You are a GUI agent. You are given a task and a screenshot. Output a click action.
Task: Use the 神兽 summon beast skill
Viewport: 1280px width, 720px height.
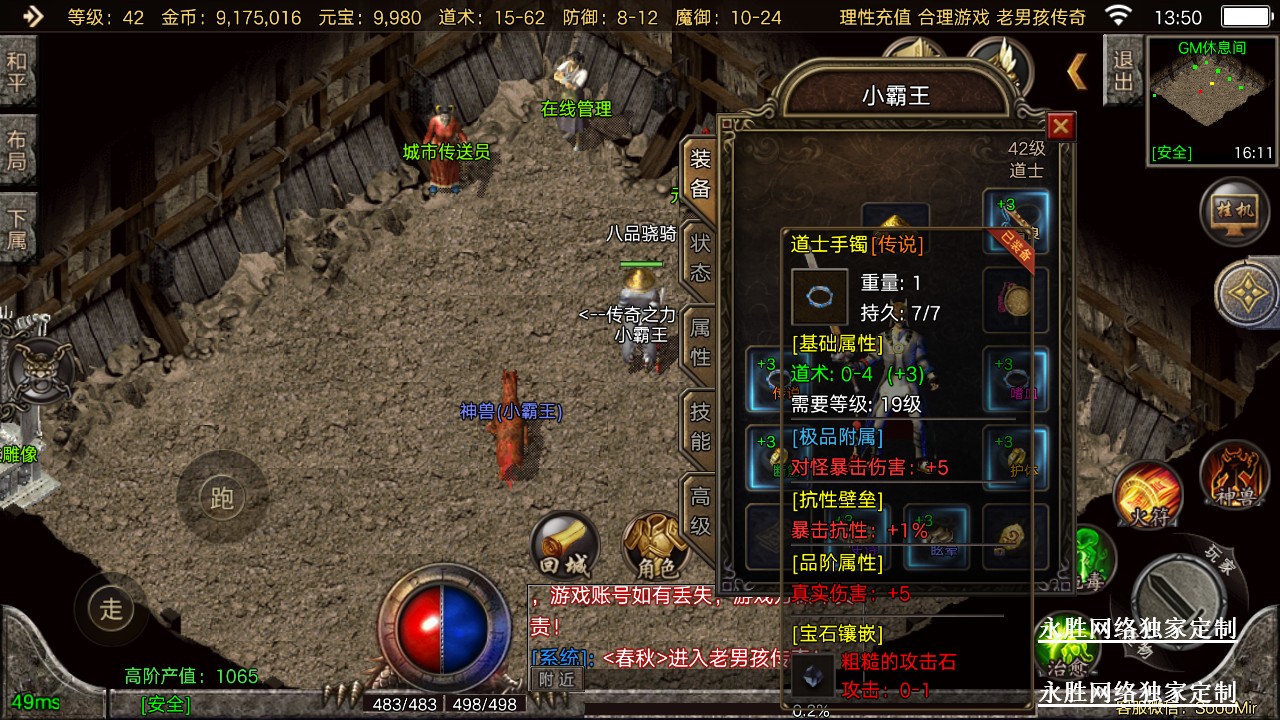1234,474
